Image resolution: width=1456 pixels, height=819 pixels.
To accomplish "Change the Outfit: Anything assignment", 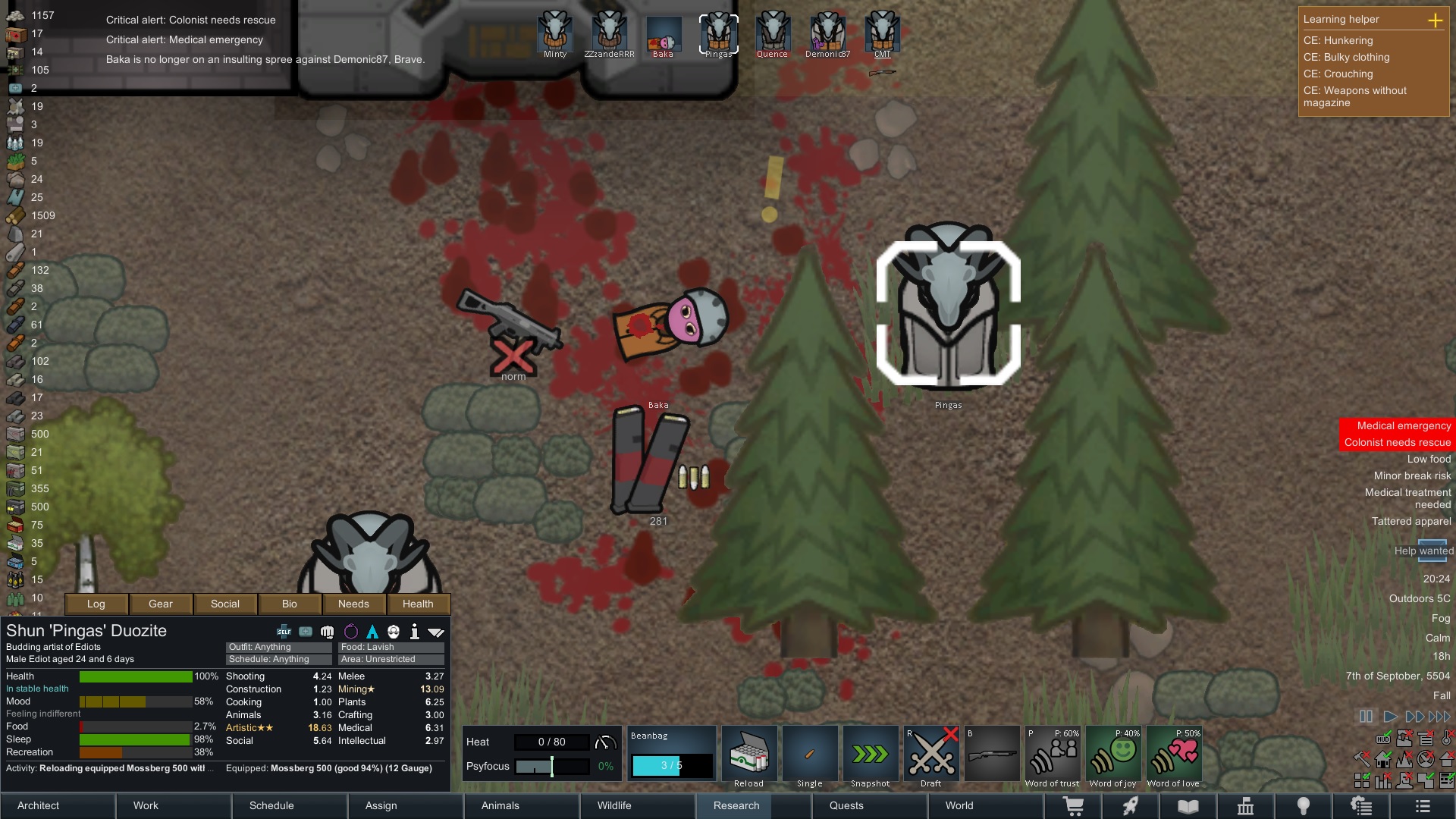I will tap(278, 647).
